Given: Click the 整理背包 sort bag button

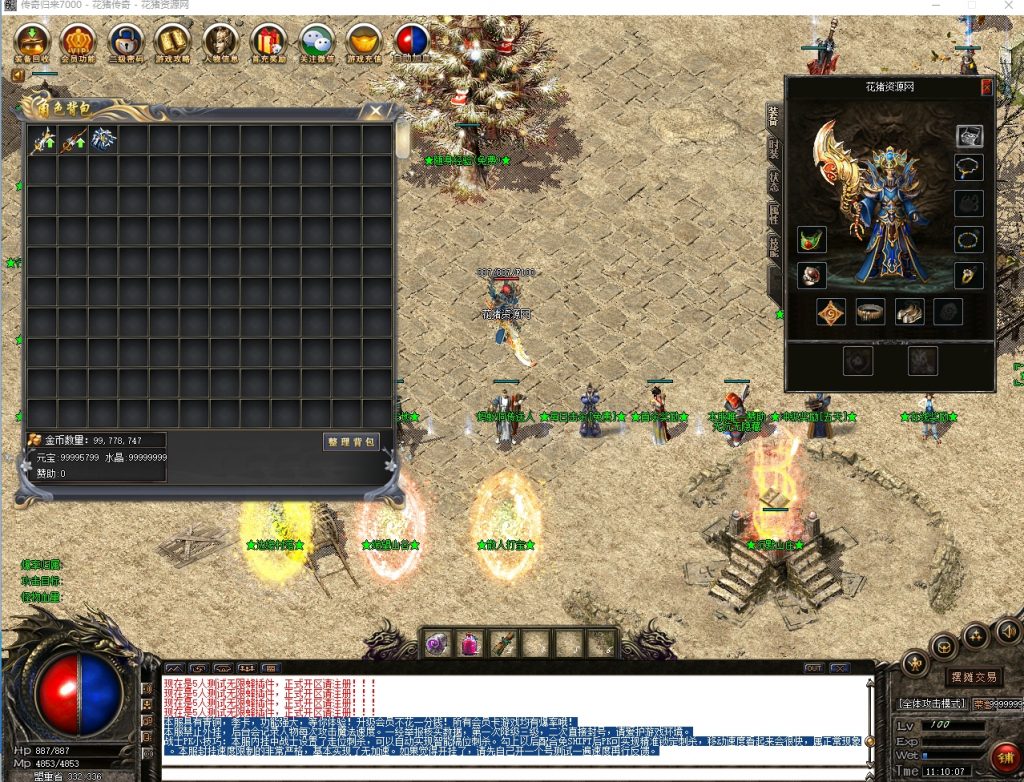Looking at the screenshot, I should (351, 441).
